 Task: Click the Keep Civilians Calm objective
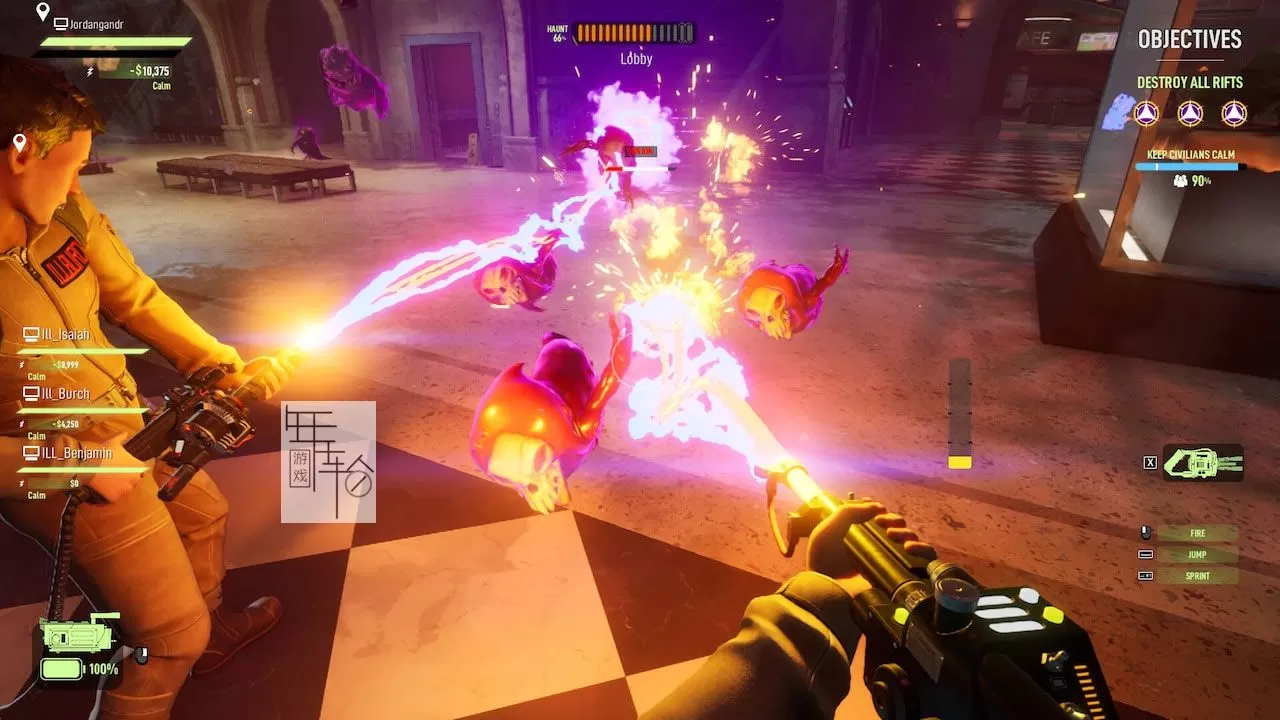[x=1190, y=155]
